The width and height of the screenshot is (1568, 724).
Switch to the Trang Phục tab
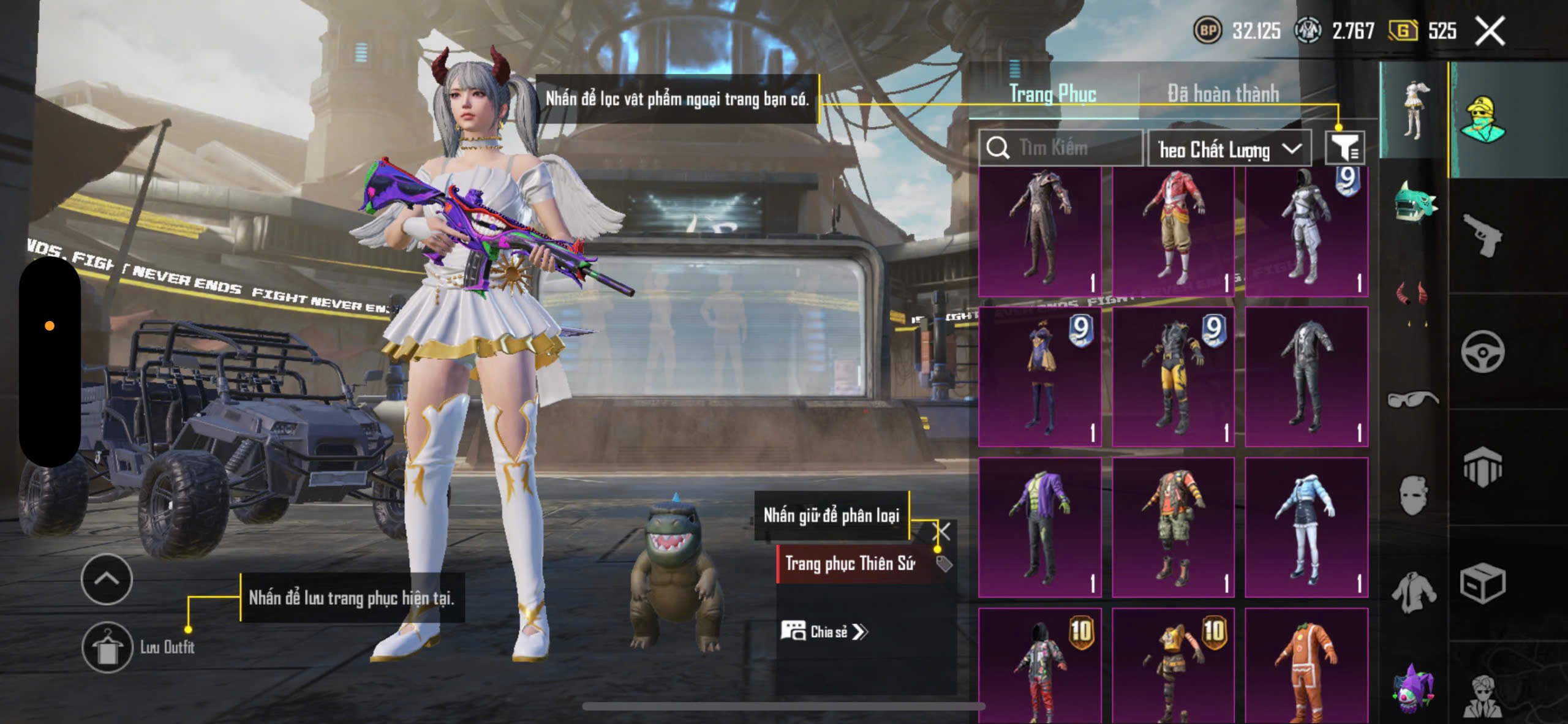(1052, 94)
